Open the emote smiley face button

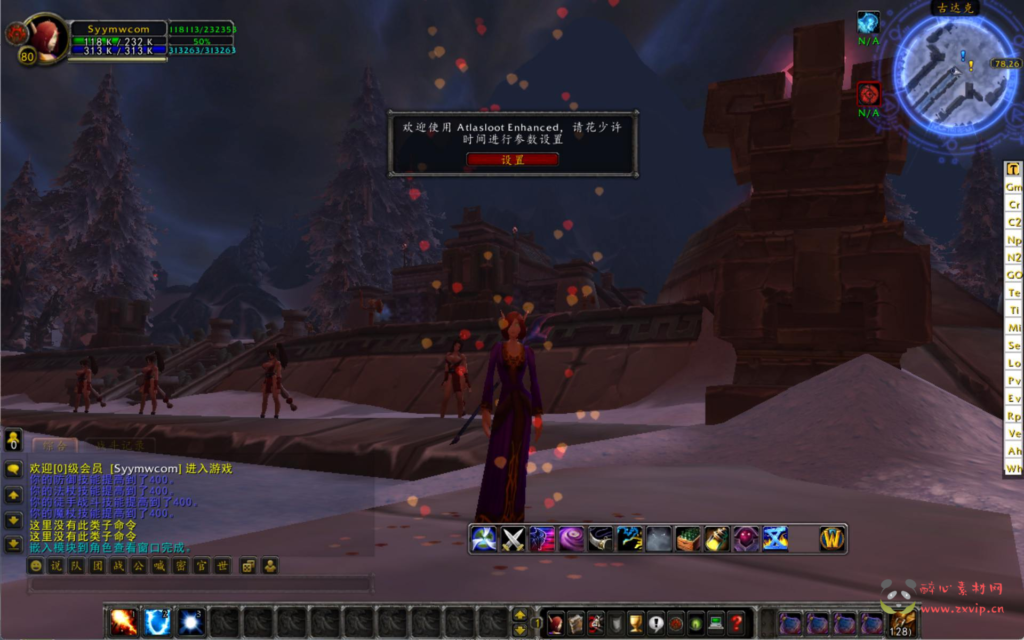(36, 566)
